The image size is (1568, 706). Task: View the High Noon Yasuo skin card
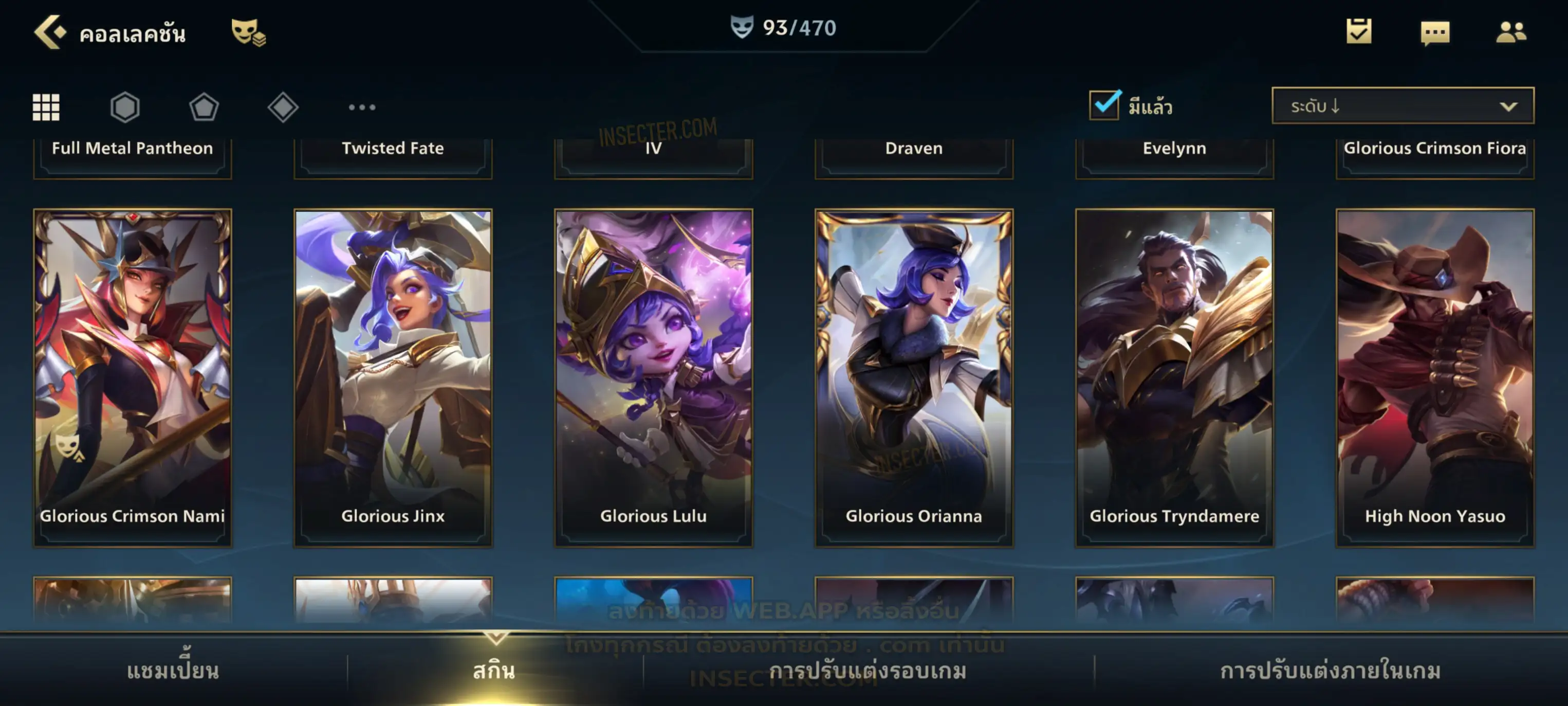[x=1435, y=377]
